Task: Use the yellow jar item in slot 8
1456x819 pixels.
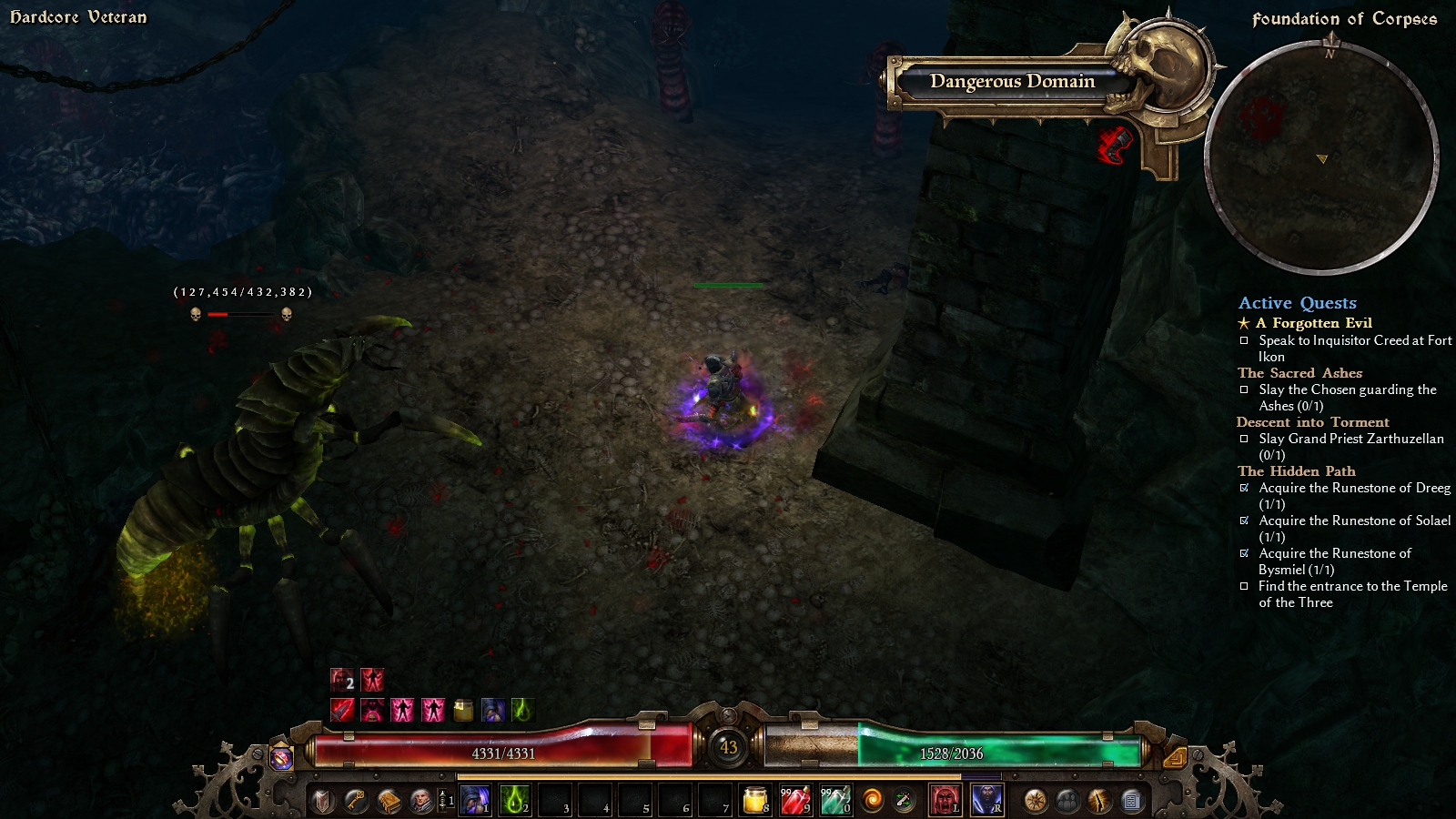Action: pyautogui.click(x=755, y=801)
